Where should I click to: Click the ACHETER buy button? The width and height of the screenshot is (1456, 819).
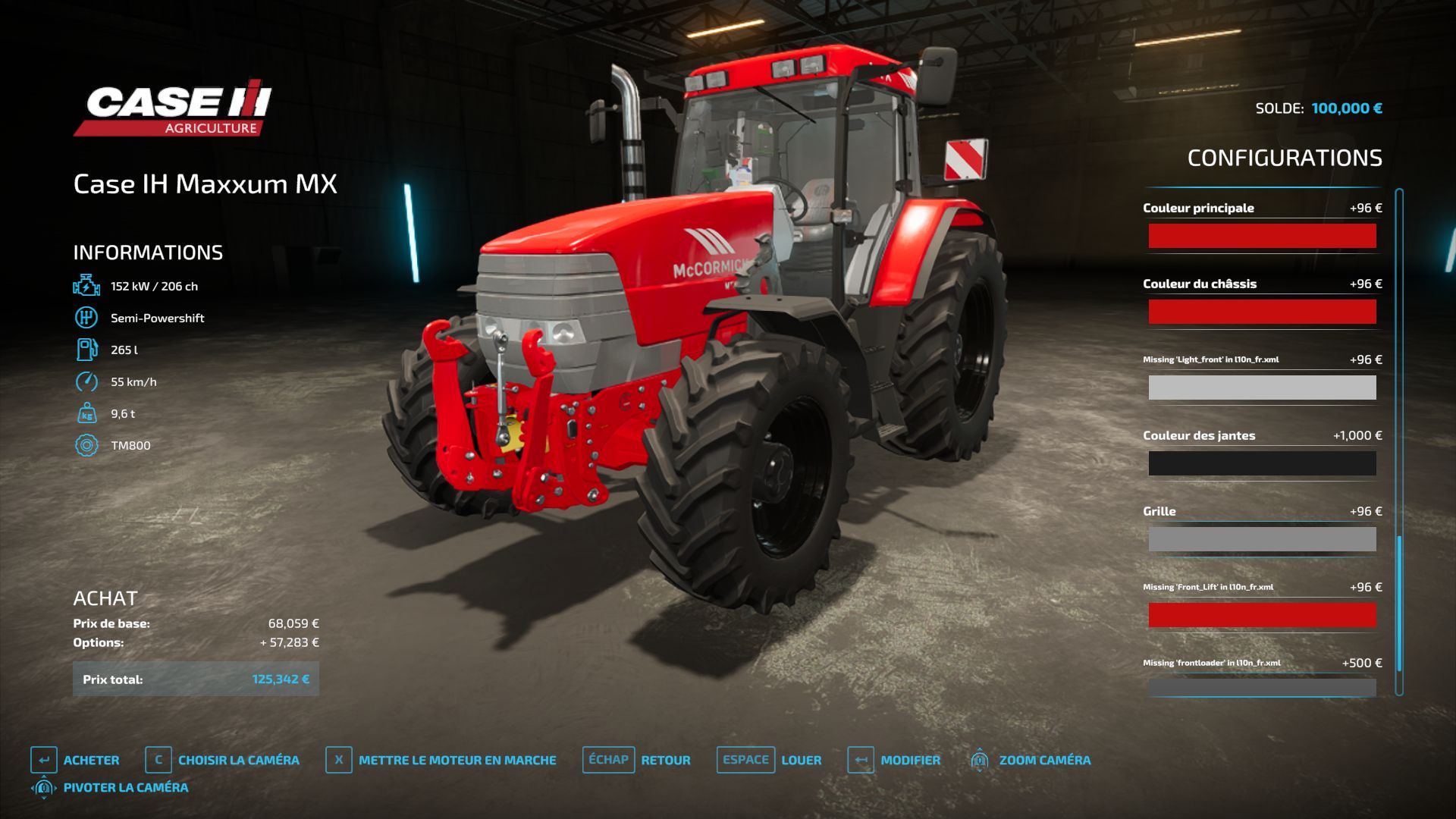pos(75,760)
